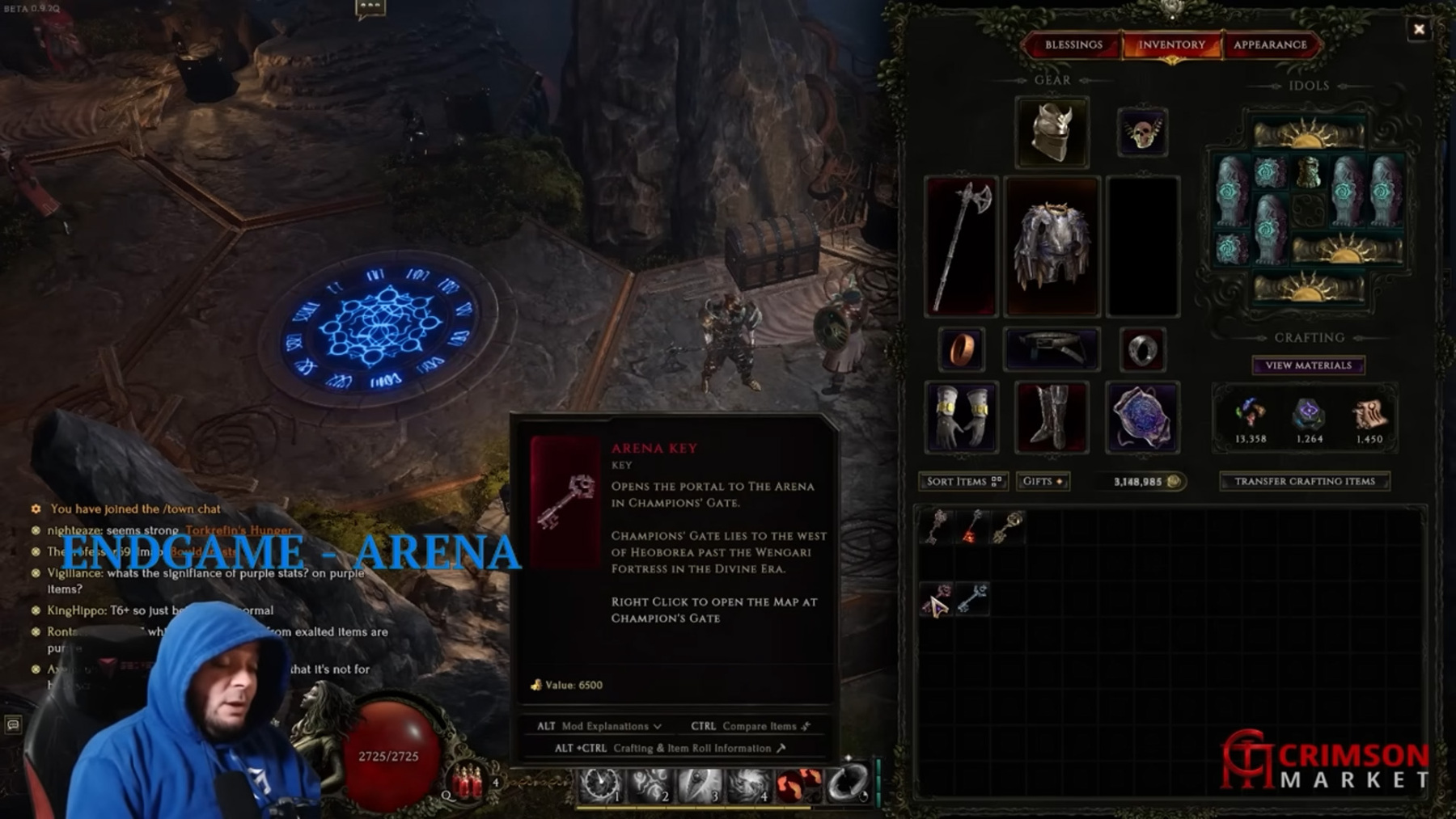Select the blue relic slot
This screenshot has width=1456, height=819.
point(1141,417)
